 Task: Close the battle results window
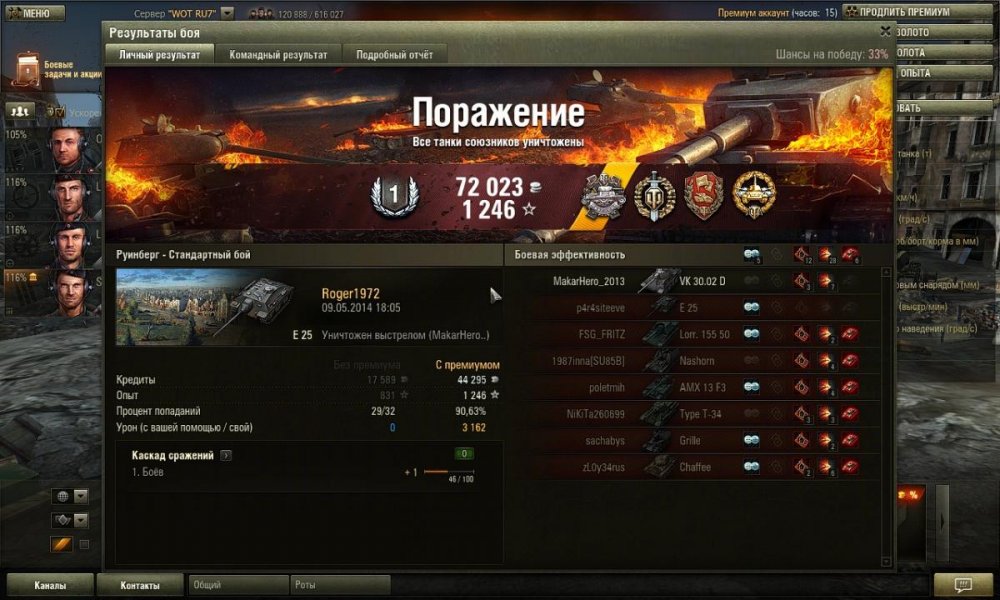(885, 32)
